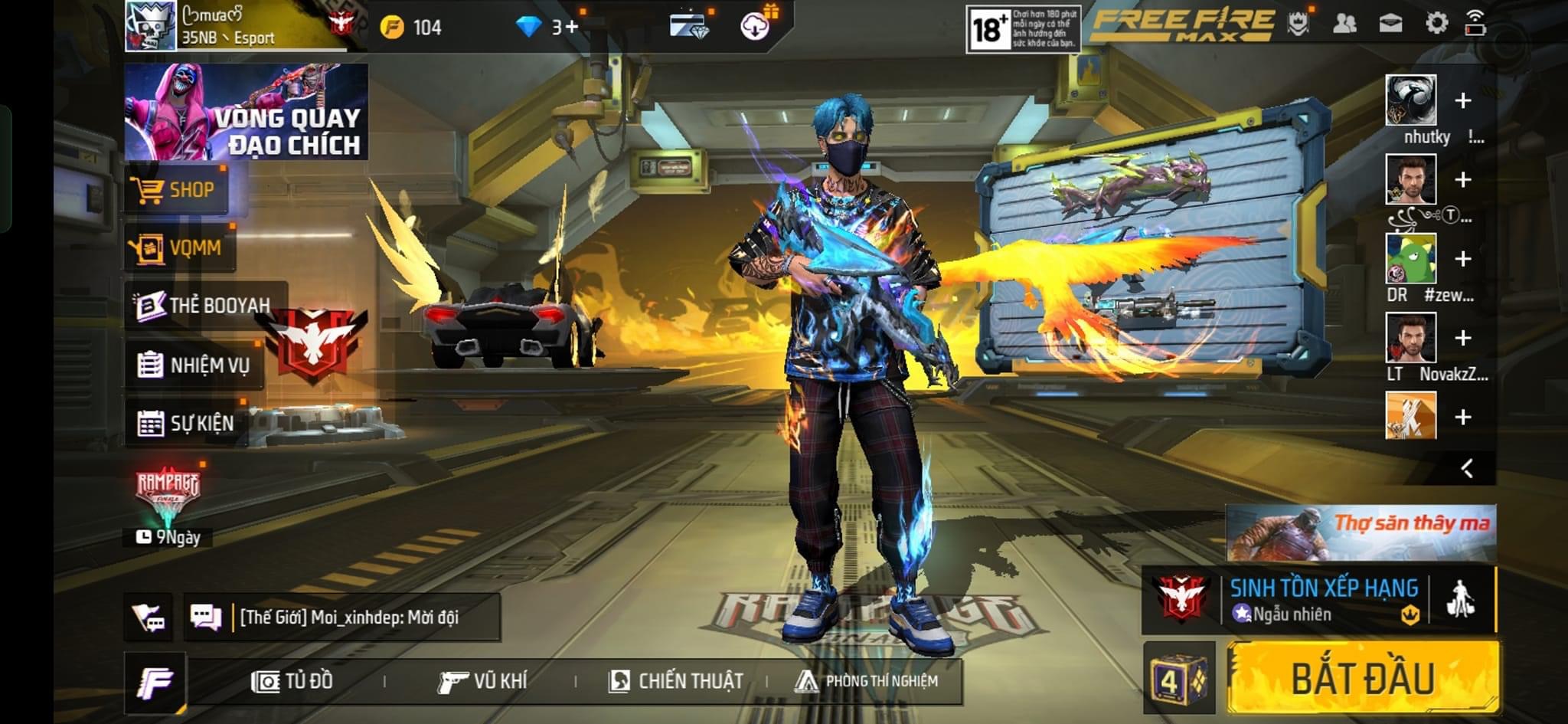Open the Vòng Quay Đạo Chích banner
Screen dimensions: 1568x724
point(246,112)
